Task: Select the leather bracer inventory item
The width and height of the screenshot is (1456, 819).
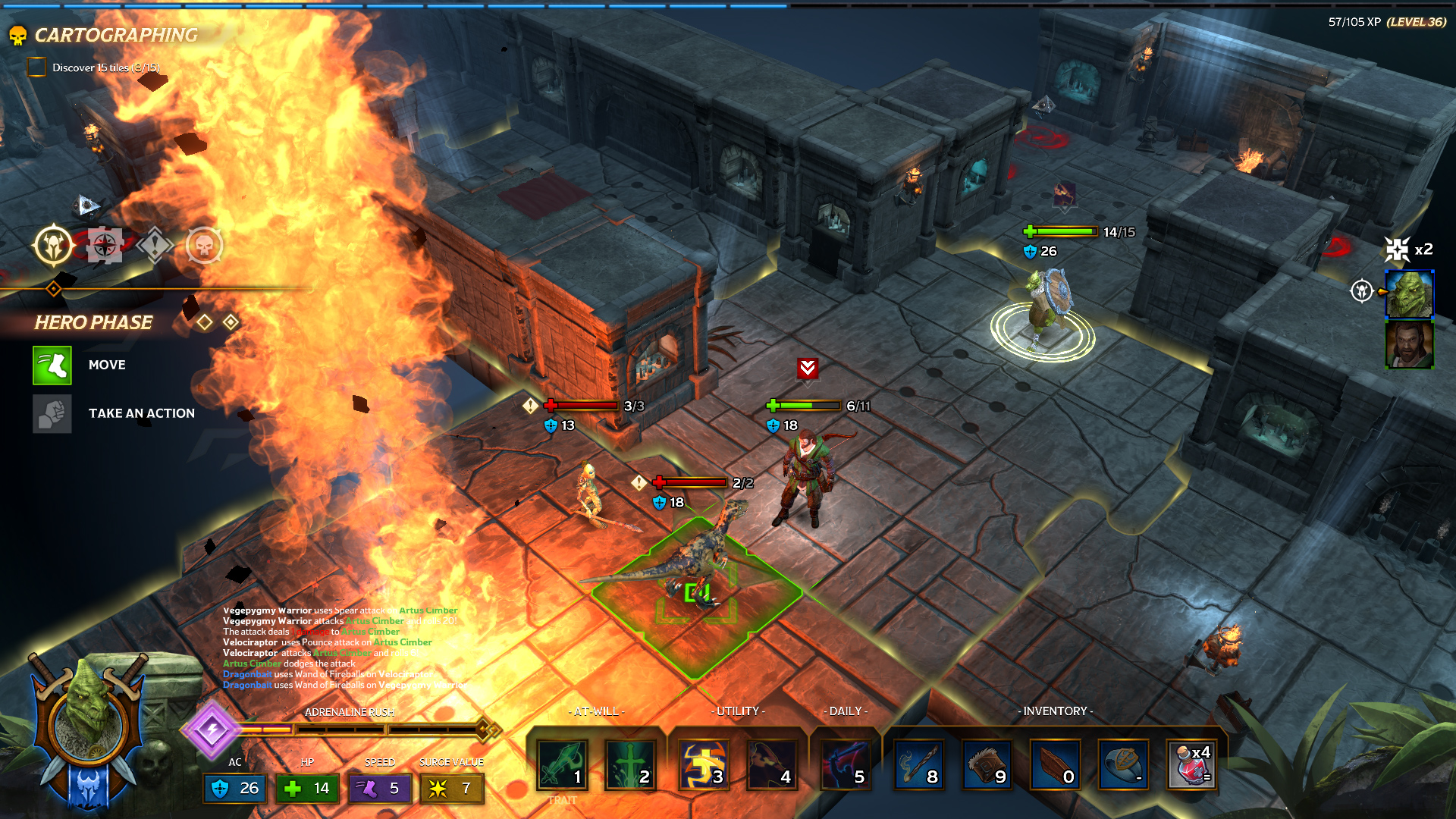Action: coord(987,764)
